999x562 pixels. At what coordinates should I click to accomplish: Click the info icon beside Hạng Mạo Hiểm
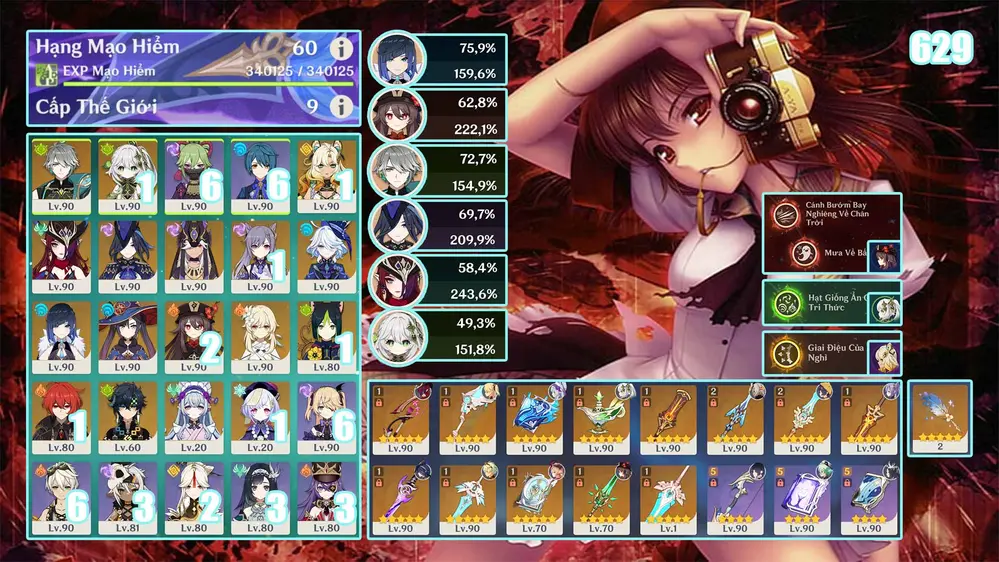tap(342, 48)
